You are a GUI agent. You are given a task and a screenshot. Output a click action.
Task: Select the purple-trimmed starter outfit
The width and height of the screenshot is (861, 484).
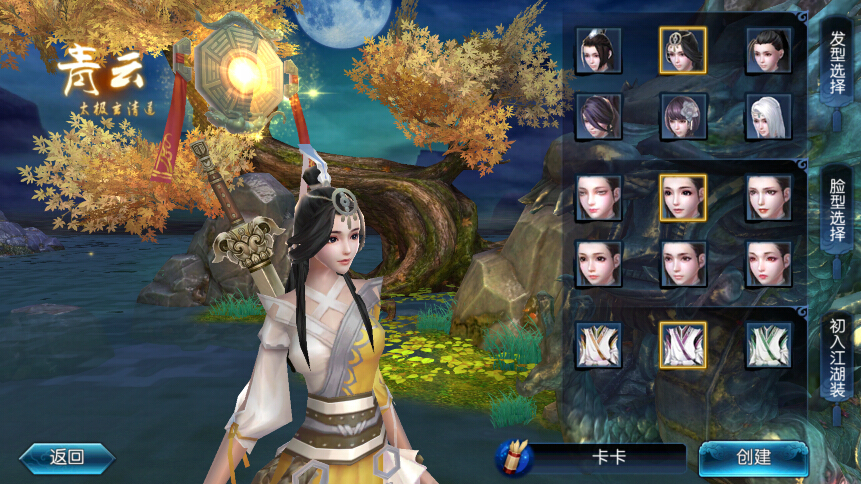tap(683, 345)
